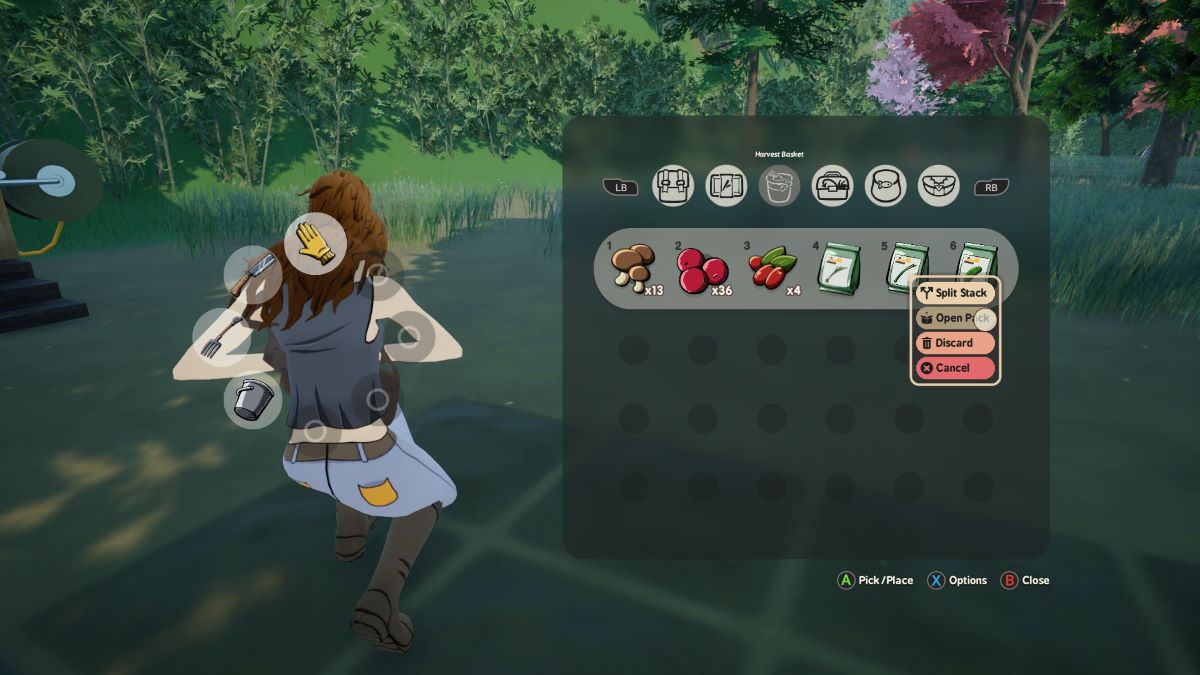The image size is (1200, 675).
Task: Select the Open Pack option
Action: (949, 318)
